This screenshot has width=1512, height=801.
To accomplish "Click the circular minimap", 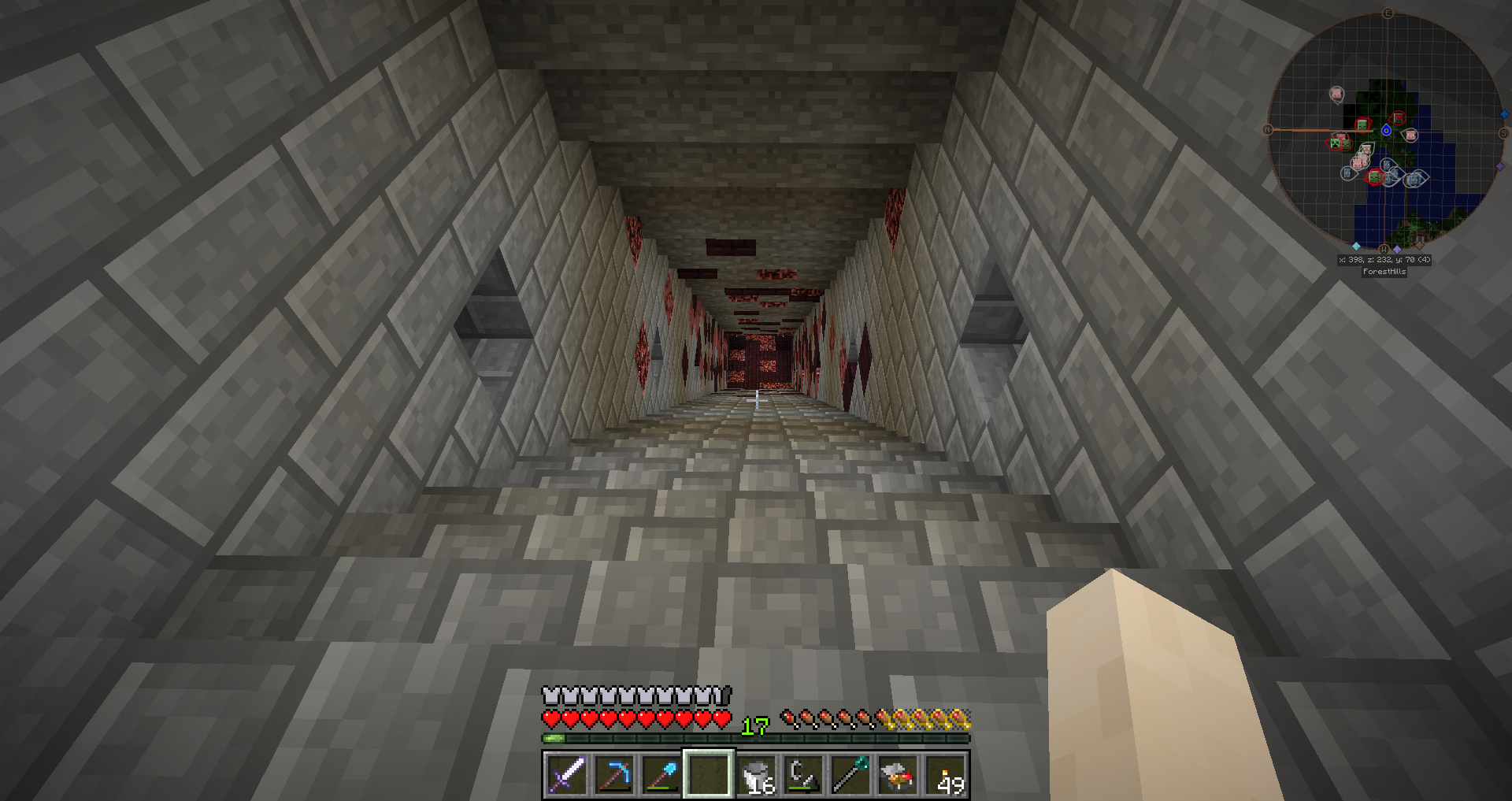I will pos(1385,131).
